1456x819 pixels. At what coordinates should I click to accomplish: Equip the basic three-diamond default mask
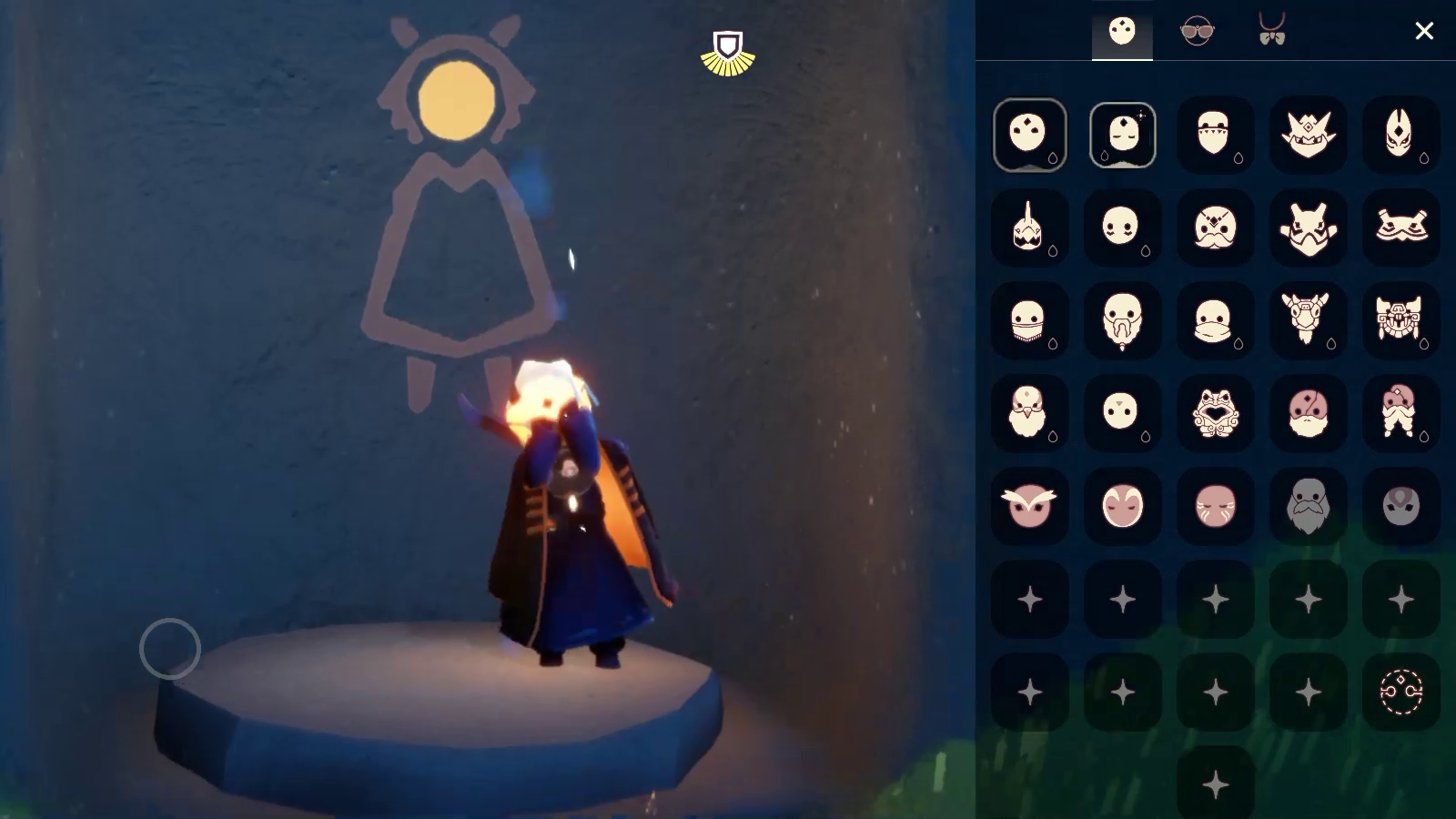1029,135
